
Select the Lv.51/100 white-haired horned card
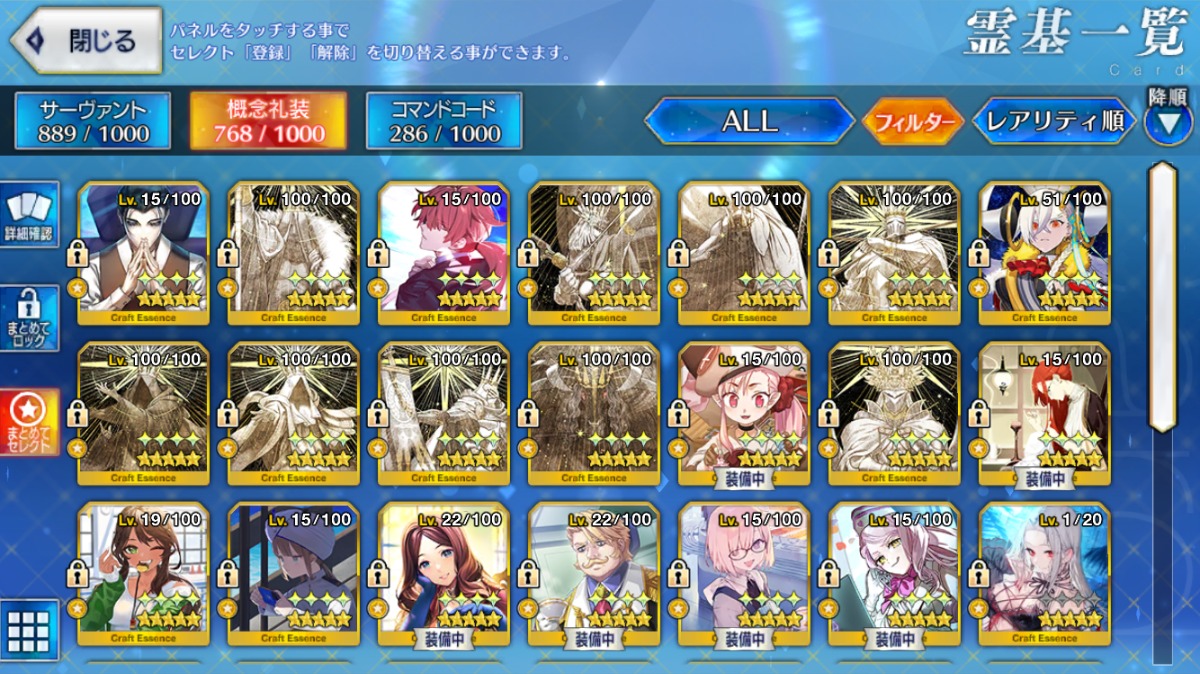click(1044, 253)
